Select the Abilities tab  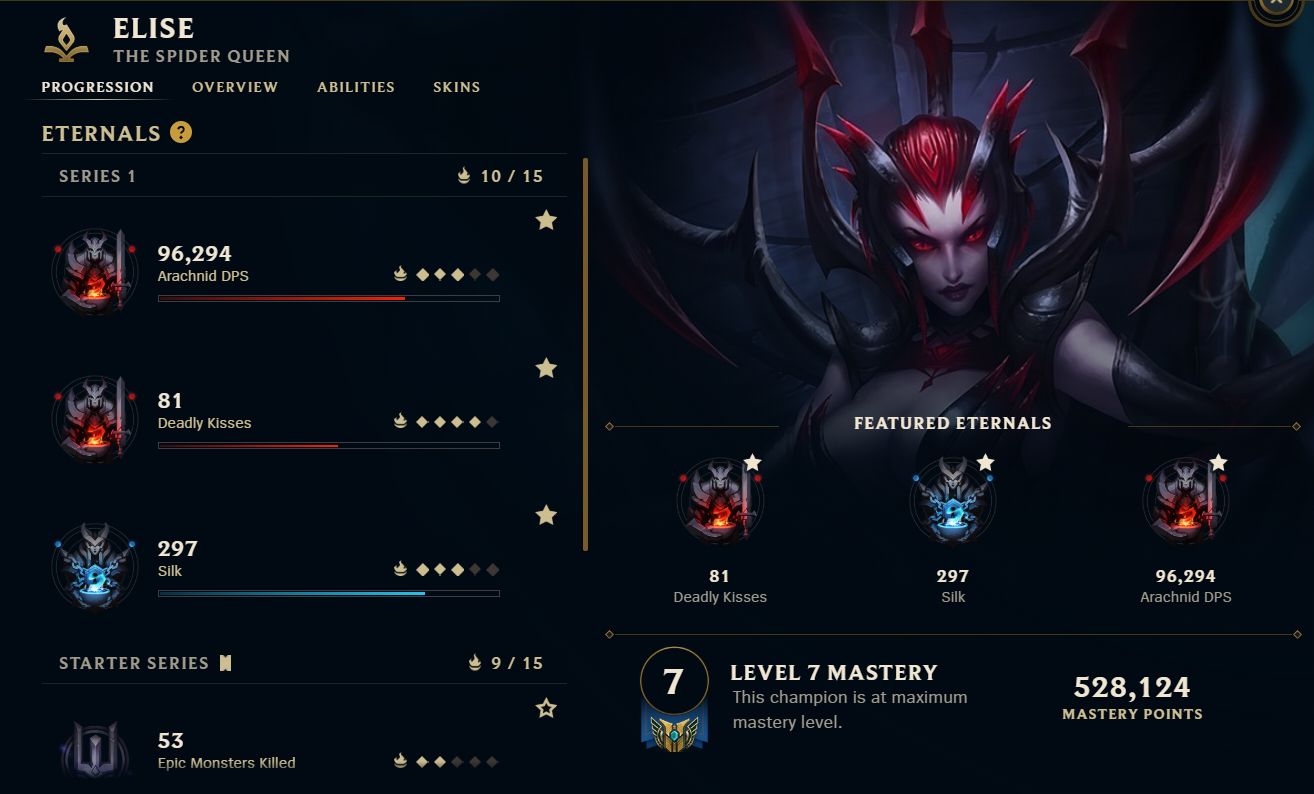coord(355,87)
